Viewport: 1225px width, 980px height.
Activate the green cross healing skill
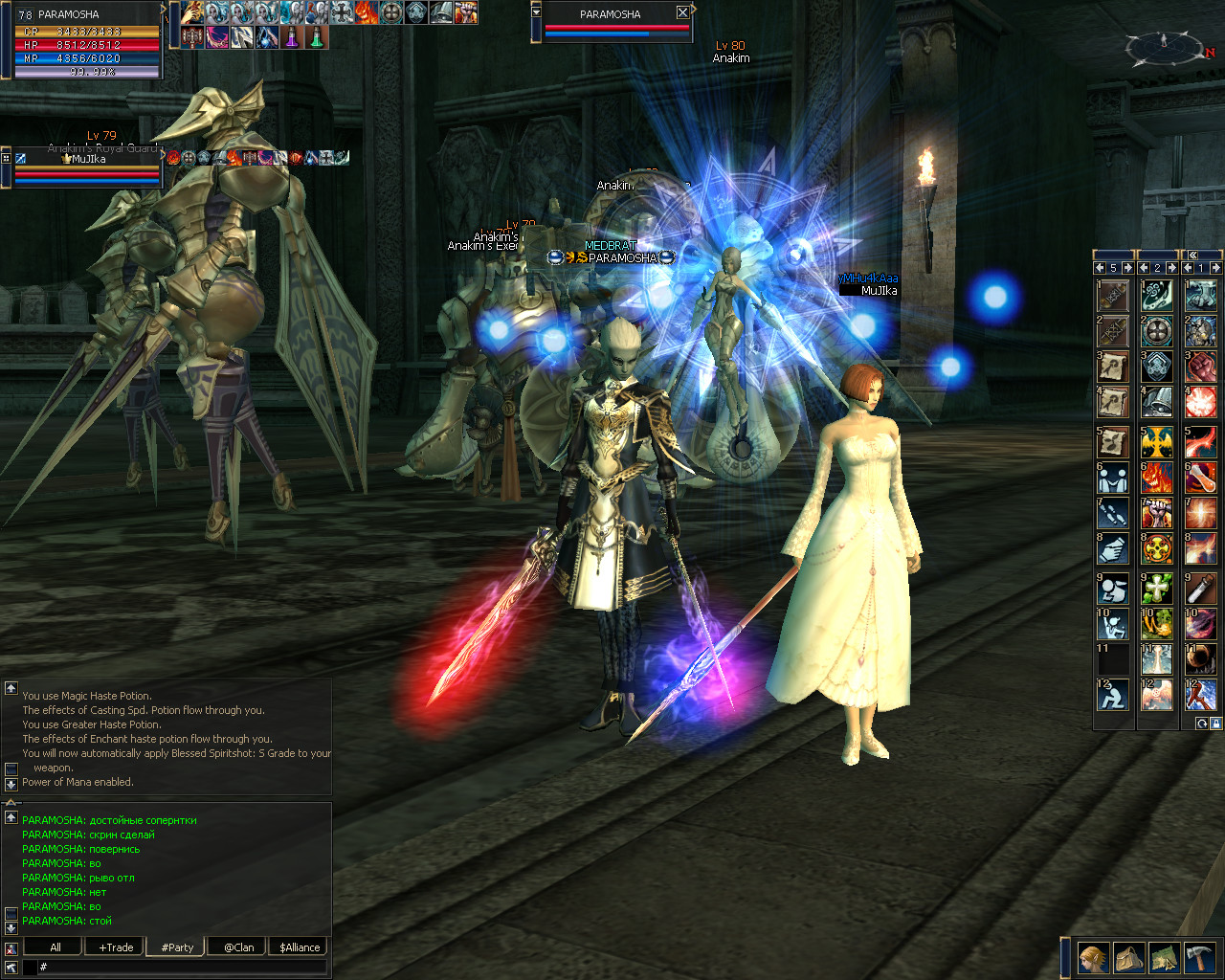click(1157, 588)
